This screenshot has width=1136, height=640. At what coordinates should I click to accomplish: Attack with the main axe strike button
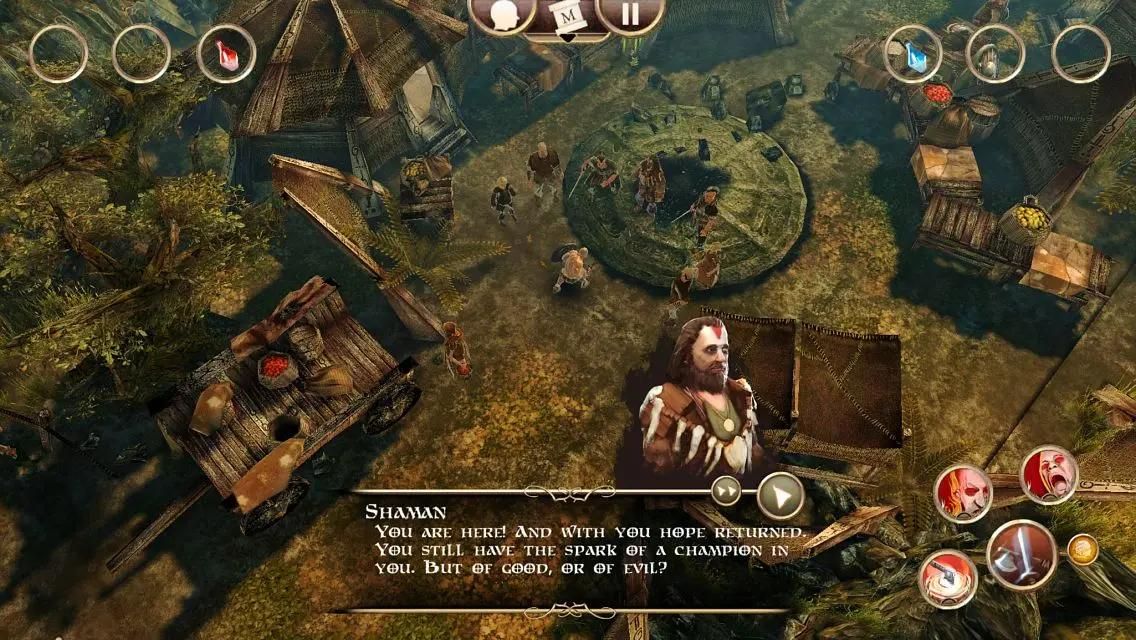click(x=1022, y=555)
